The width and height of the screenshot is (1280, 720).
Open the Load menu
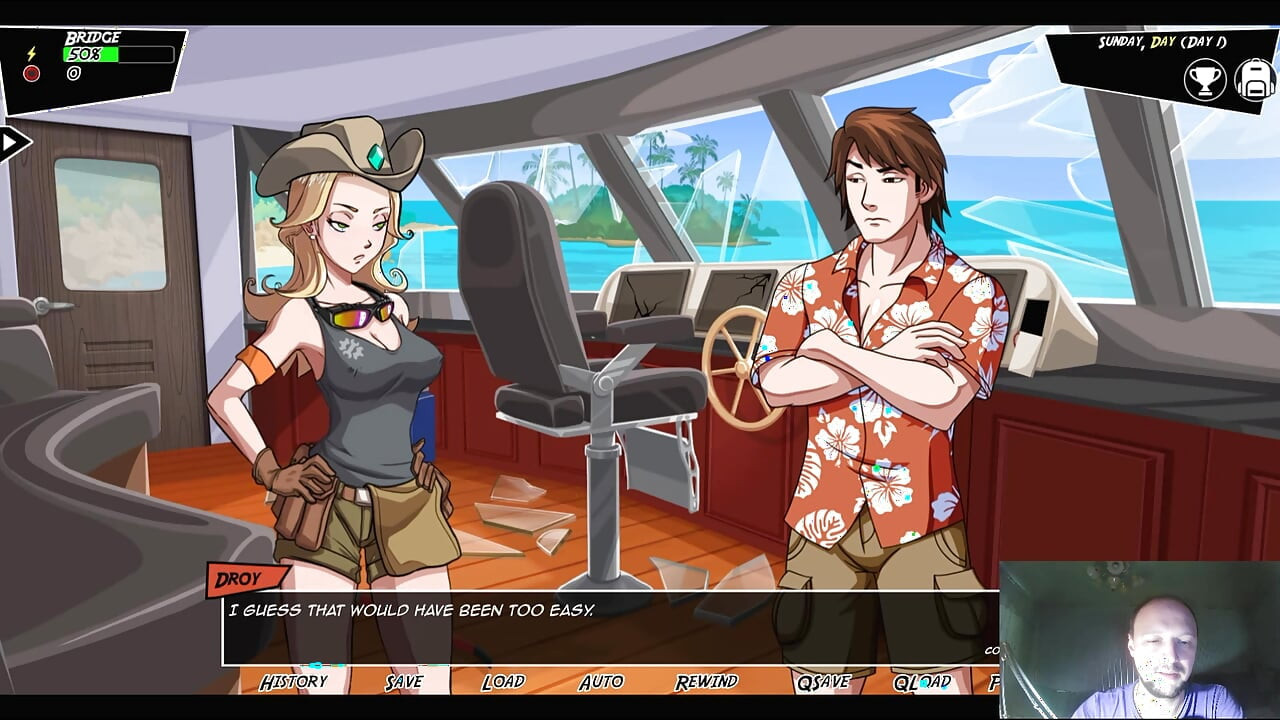[503, 682]
